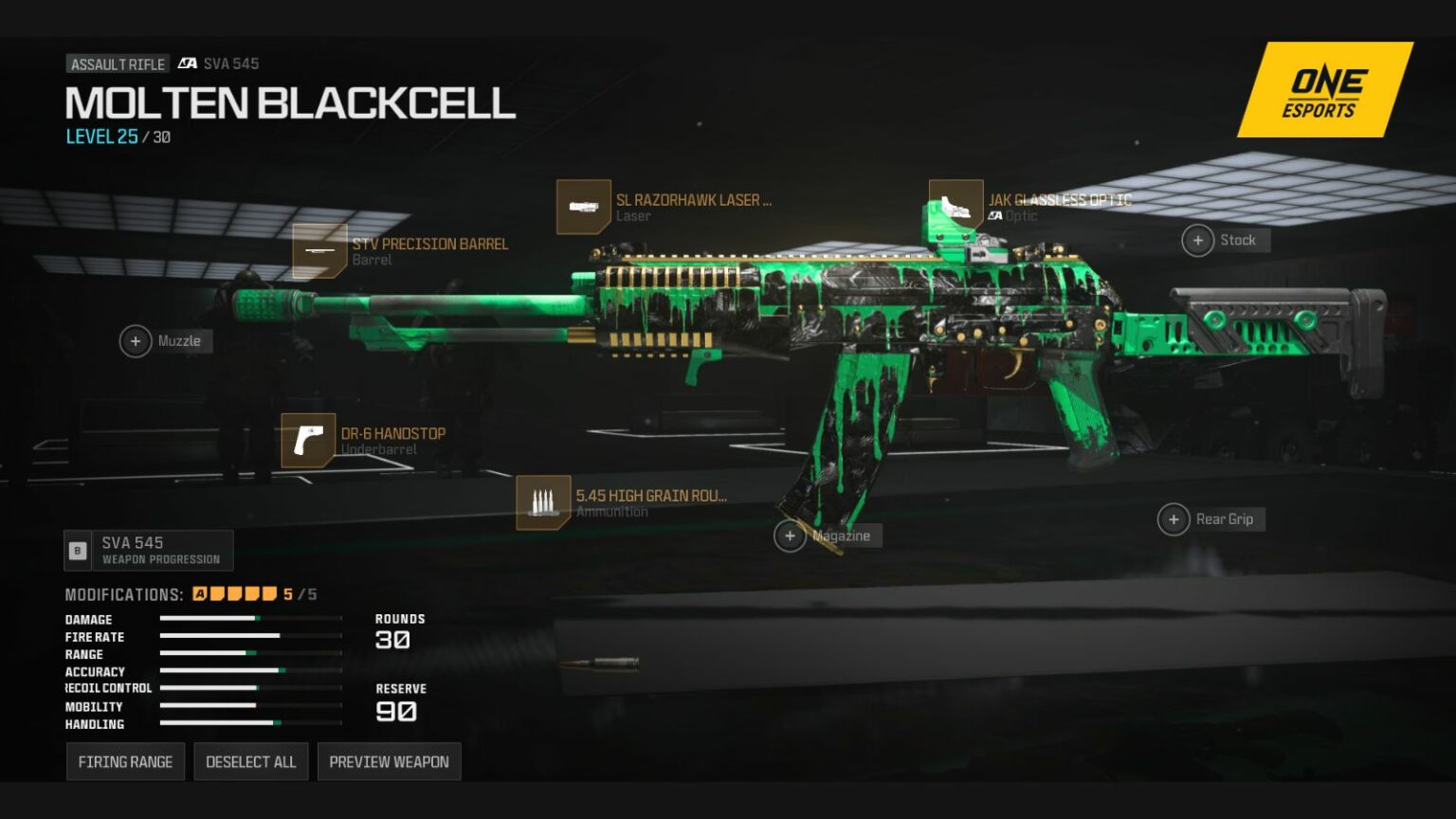
Task: Open the empty Stock attachment slot
Action: click(x=1198, y=240)
